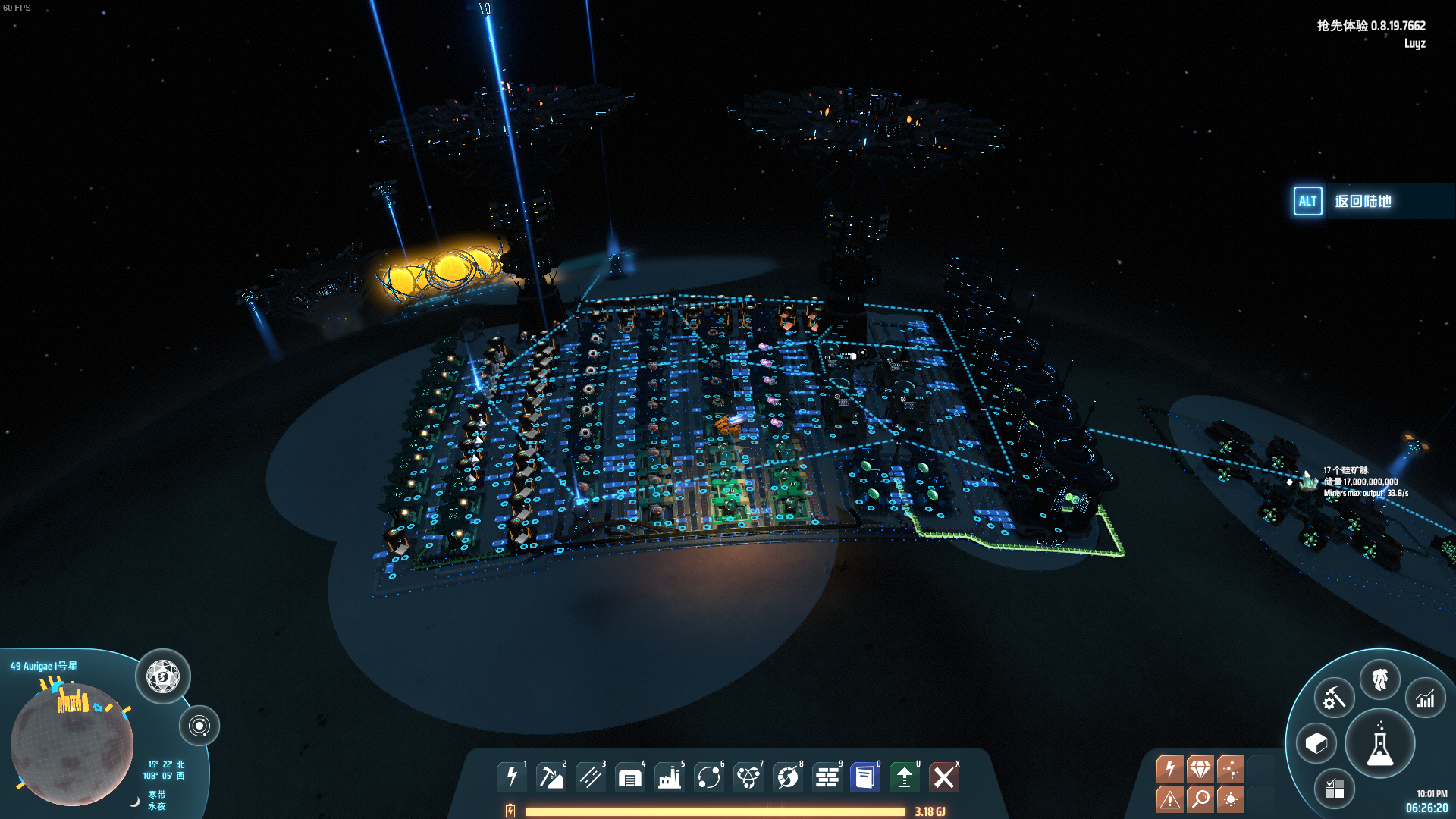The image size is (1456, 819).
Task: Select the mining build category (pickaxe)
Action: [x=551, y=777]
